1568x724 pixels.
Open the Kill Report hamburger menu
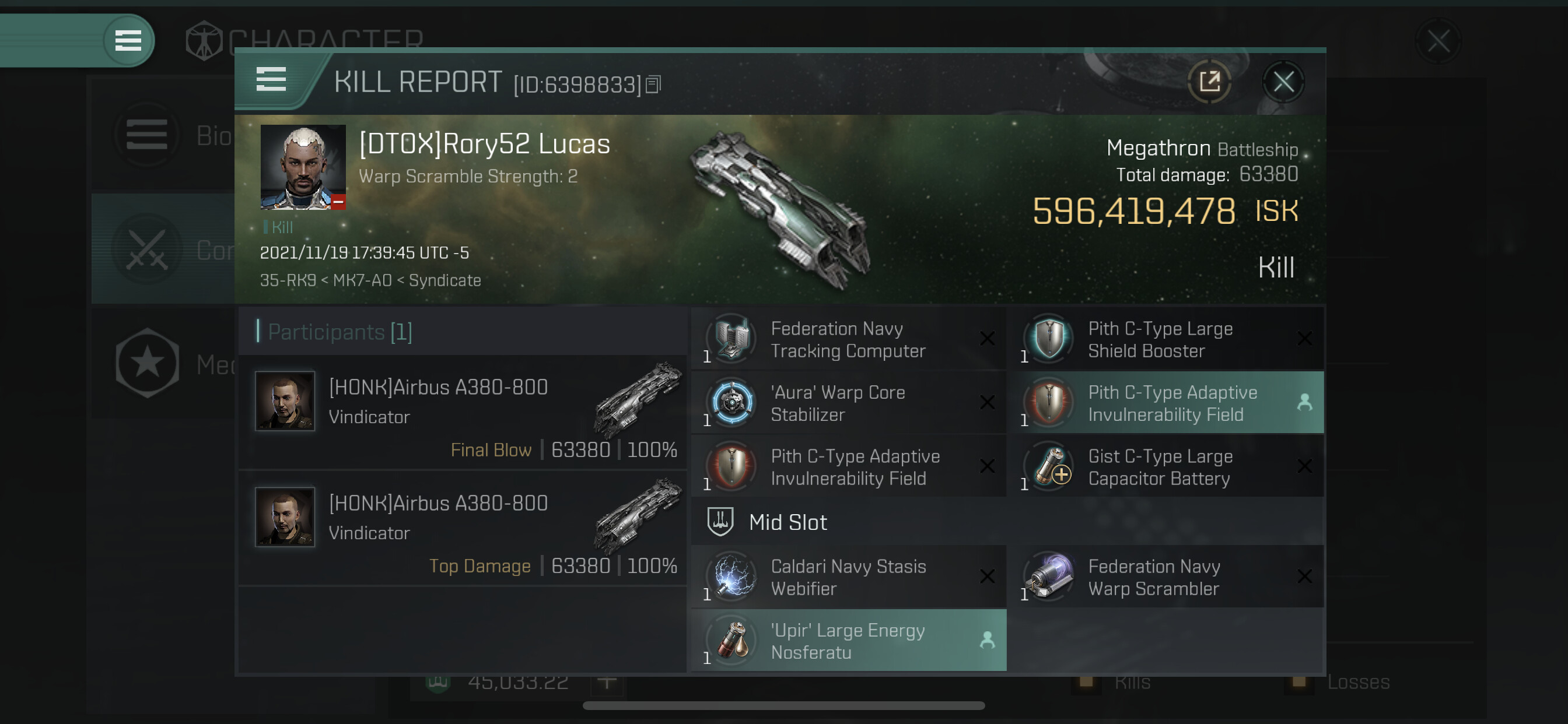pyautogui.click(x=271, y=79)
